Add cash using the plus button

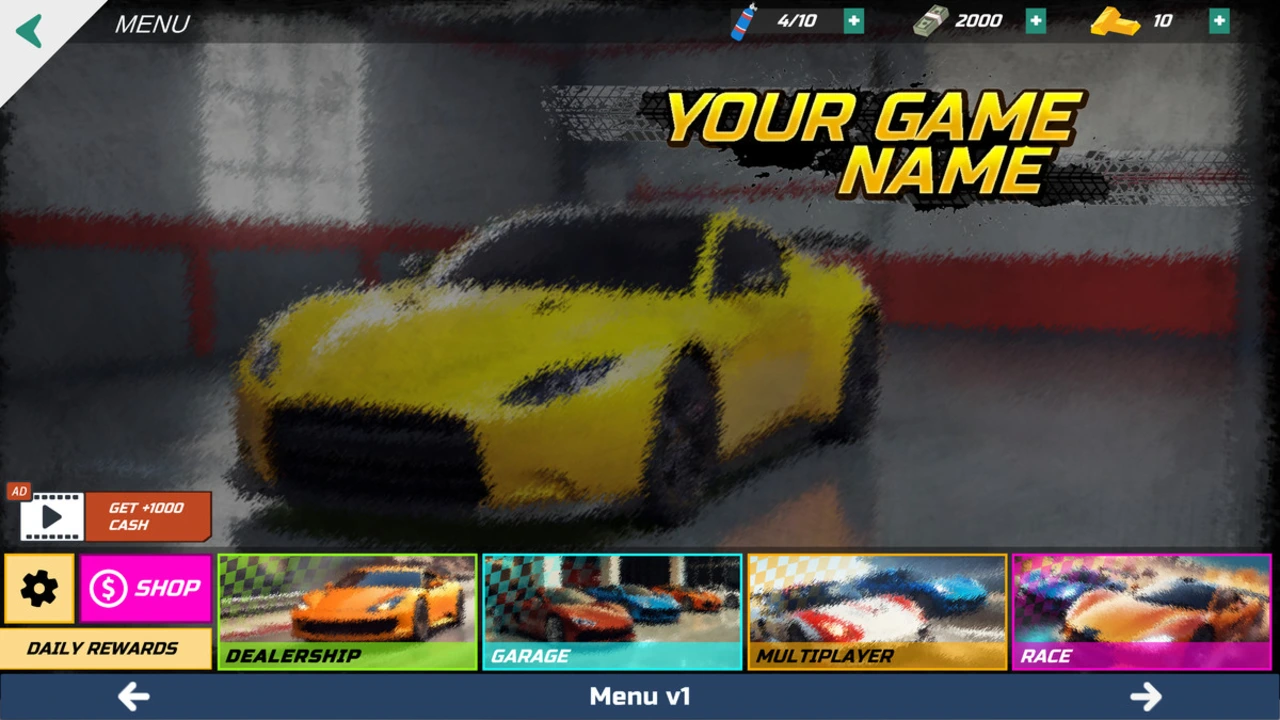1036,21
